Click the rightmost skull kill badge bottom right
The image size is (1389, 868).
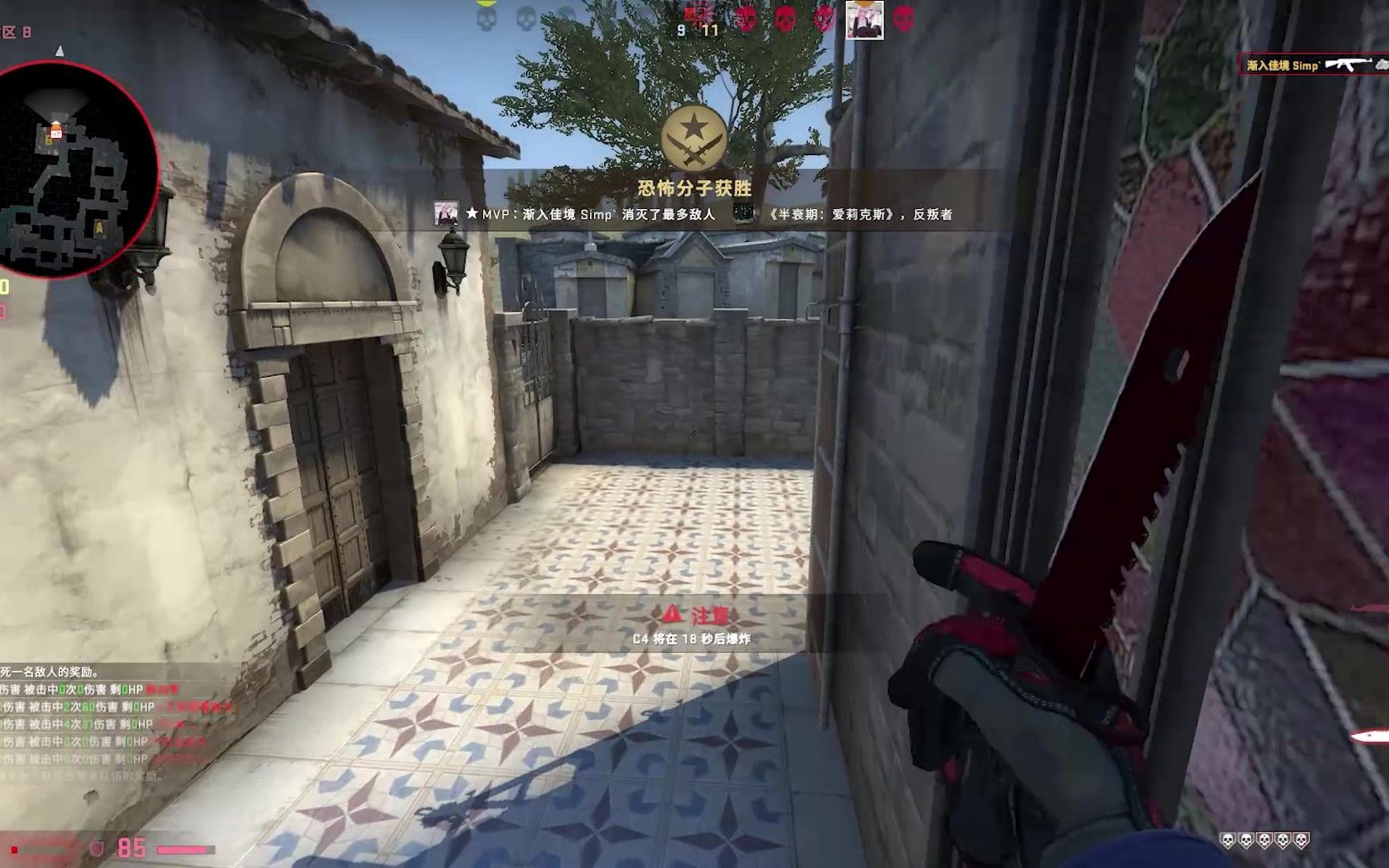point(1302,840)
